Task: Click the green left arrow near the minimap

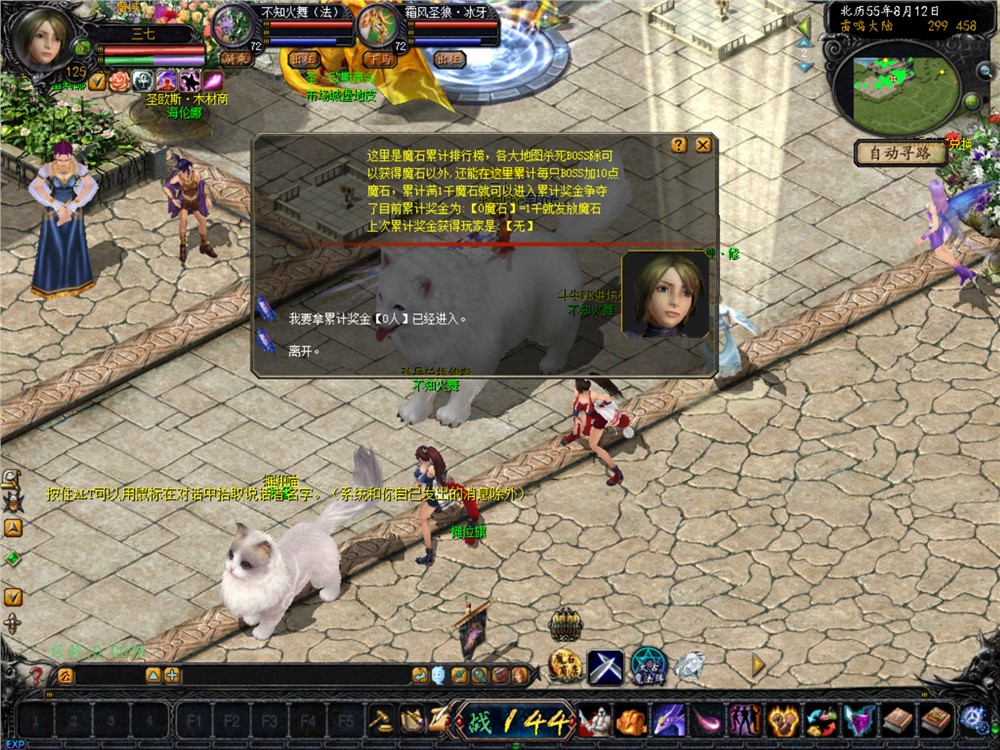Action: point(803,27)
